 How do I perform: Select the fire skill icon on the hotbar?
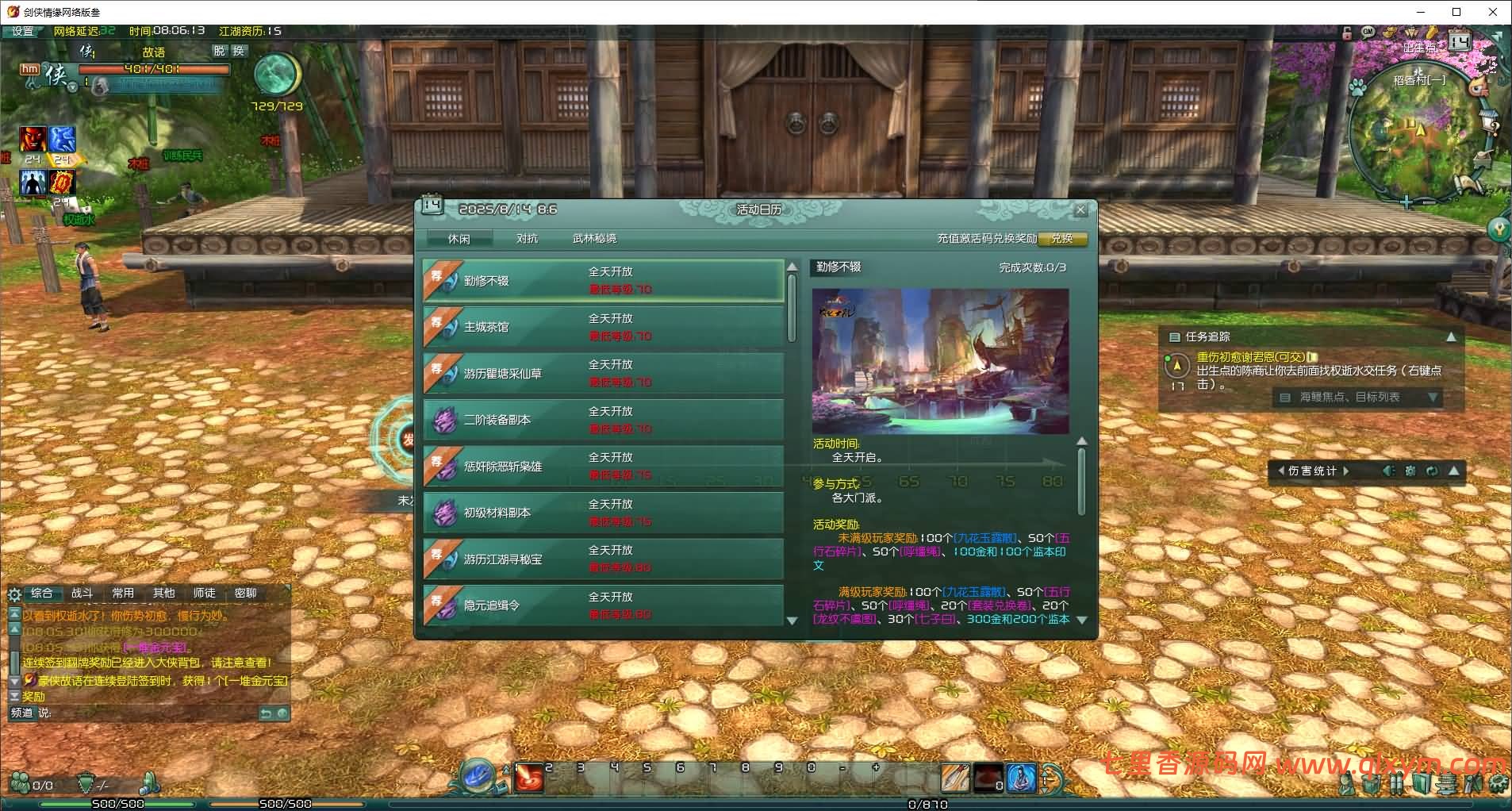528,778
